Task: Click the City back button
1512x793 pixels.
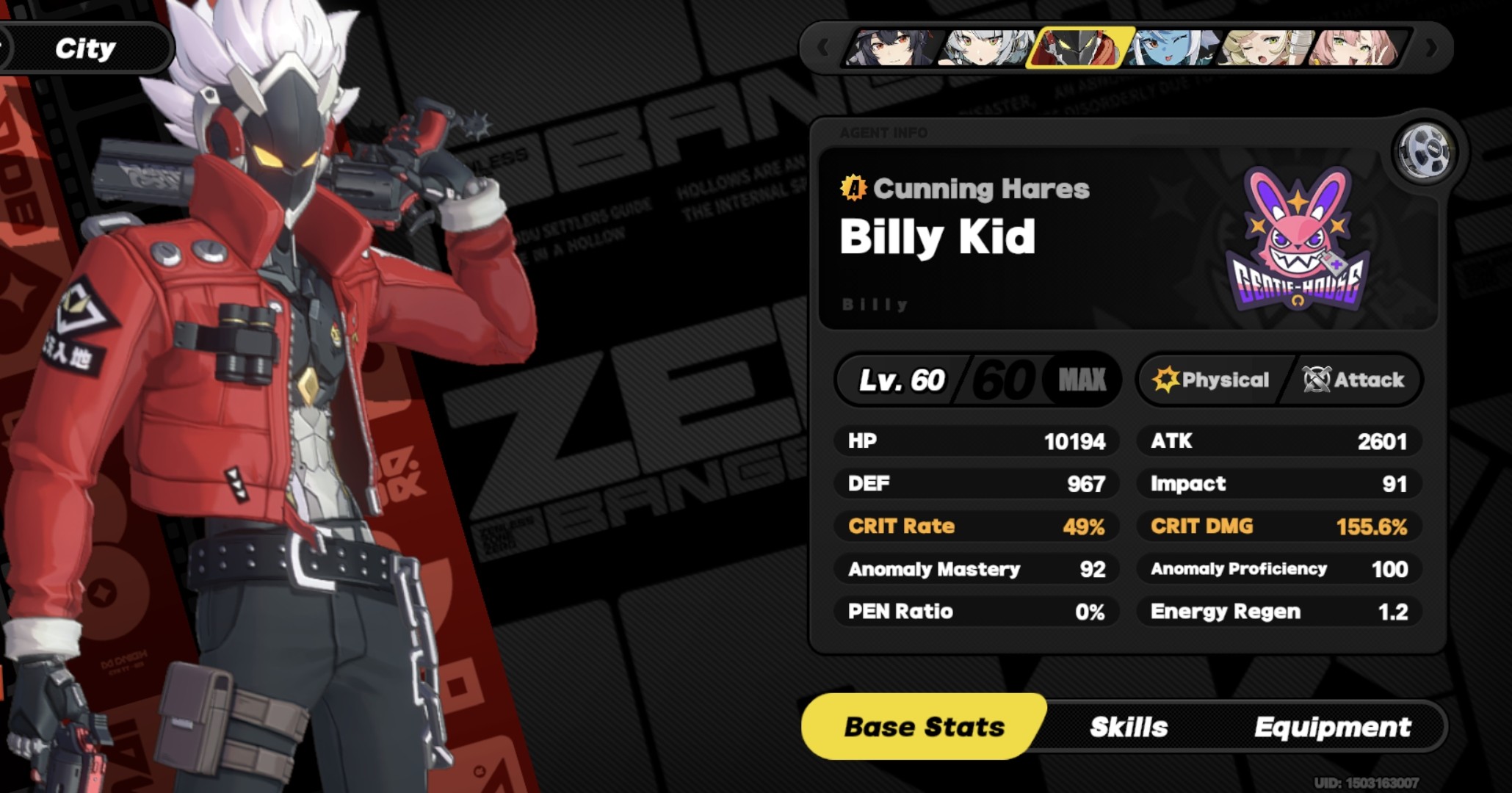Action: (85, 48)
